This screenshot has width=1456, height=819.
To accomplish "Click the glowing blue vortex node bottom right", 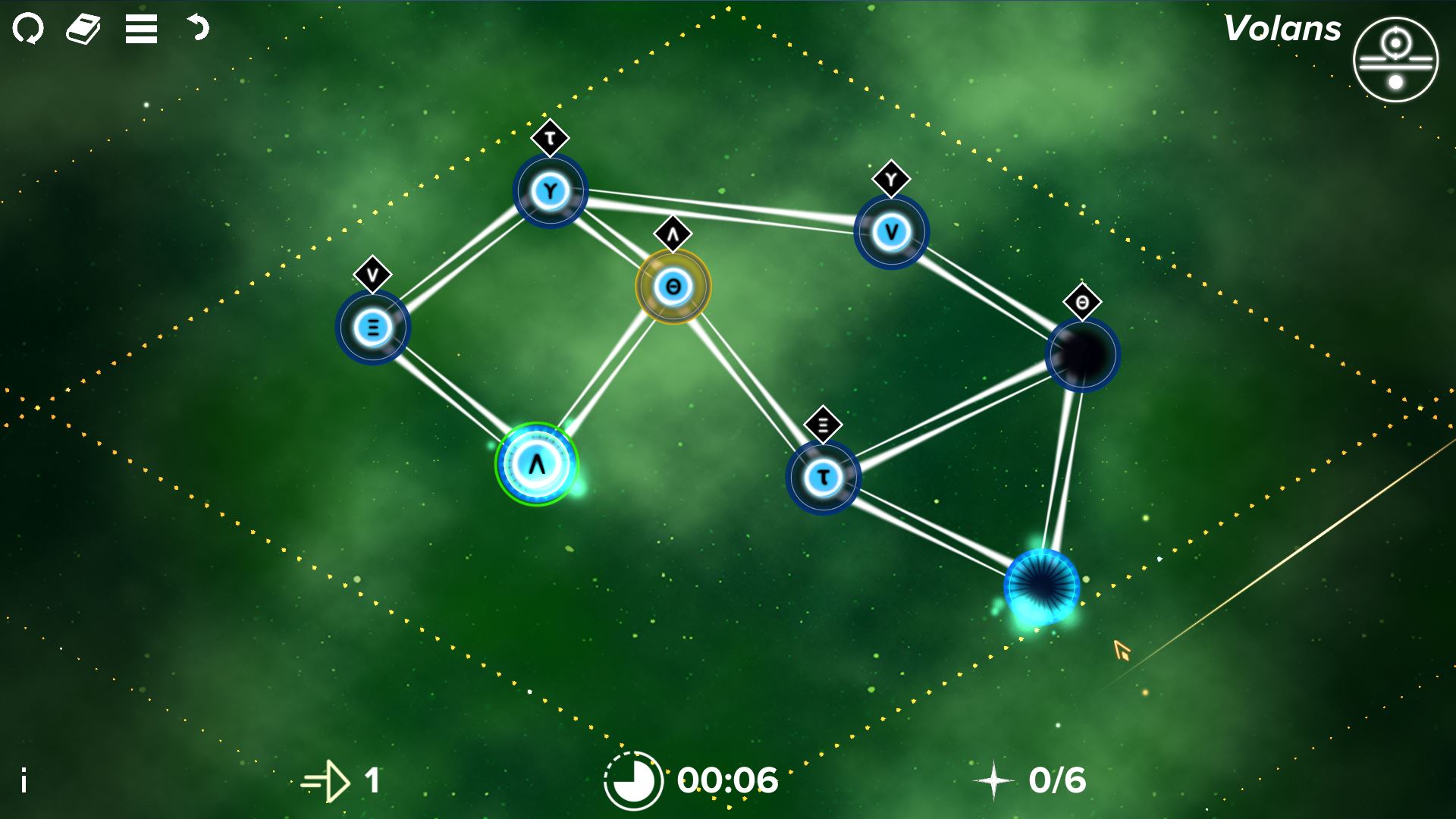I will coord(1042,588).
